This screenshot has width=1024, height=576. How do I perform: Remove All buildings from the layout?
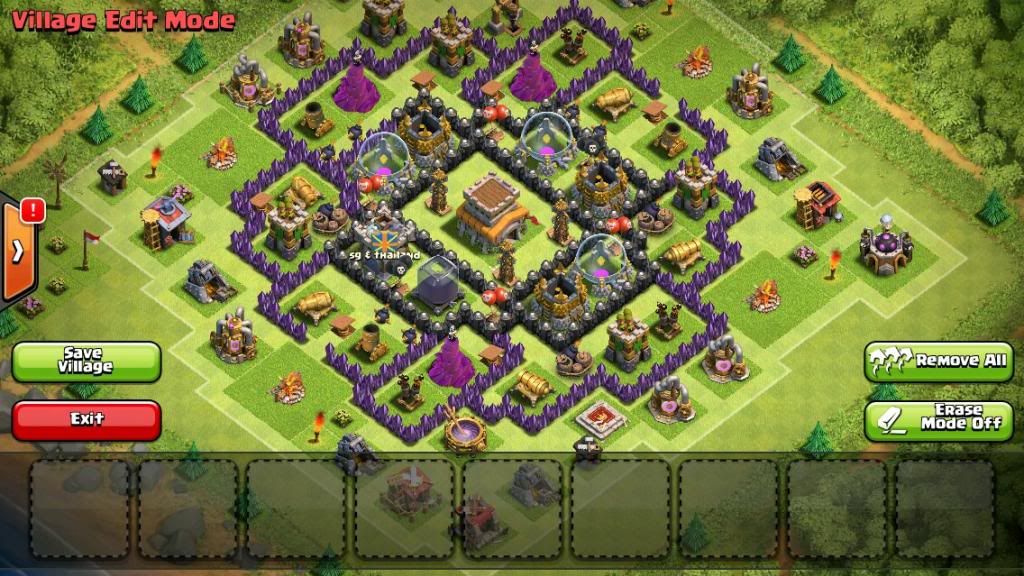point(938,361)
